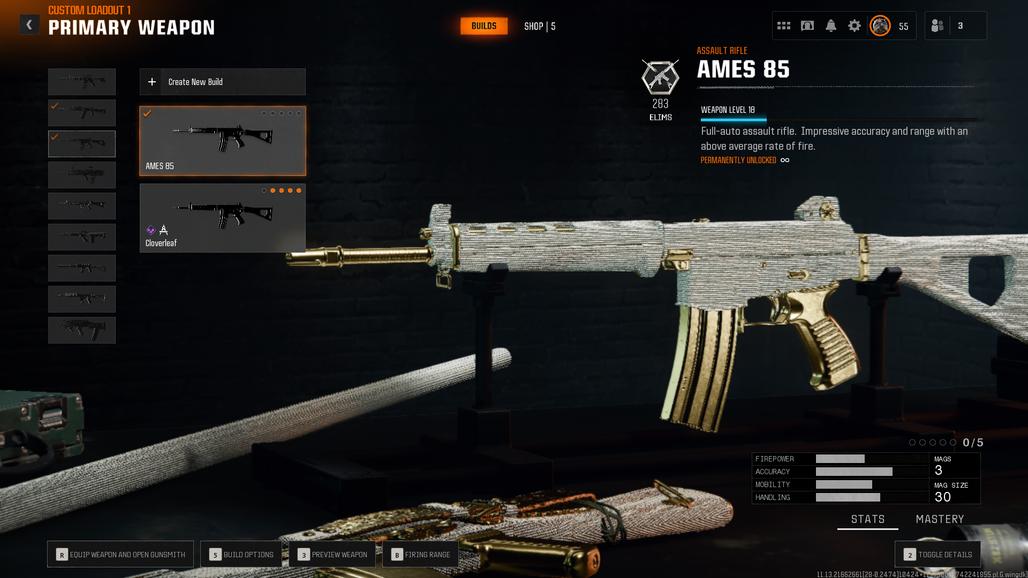Go back with the top-left arrow button
The image size is (1028, 578).
coord(29,24)
